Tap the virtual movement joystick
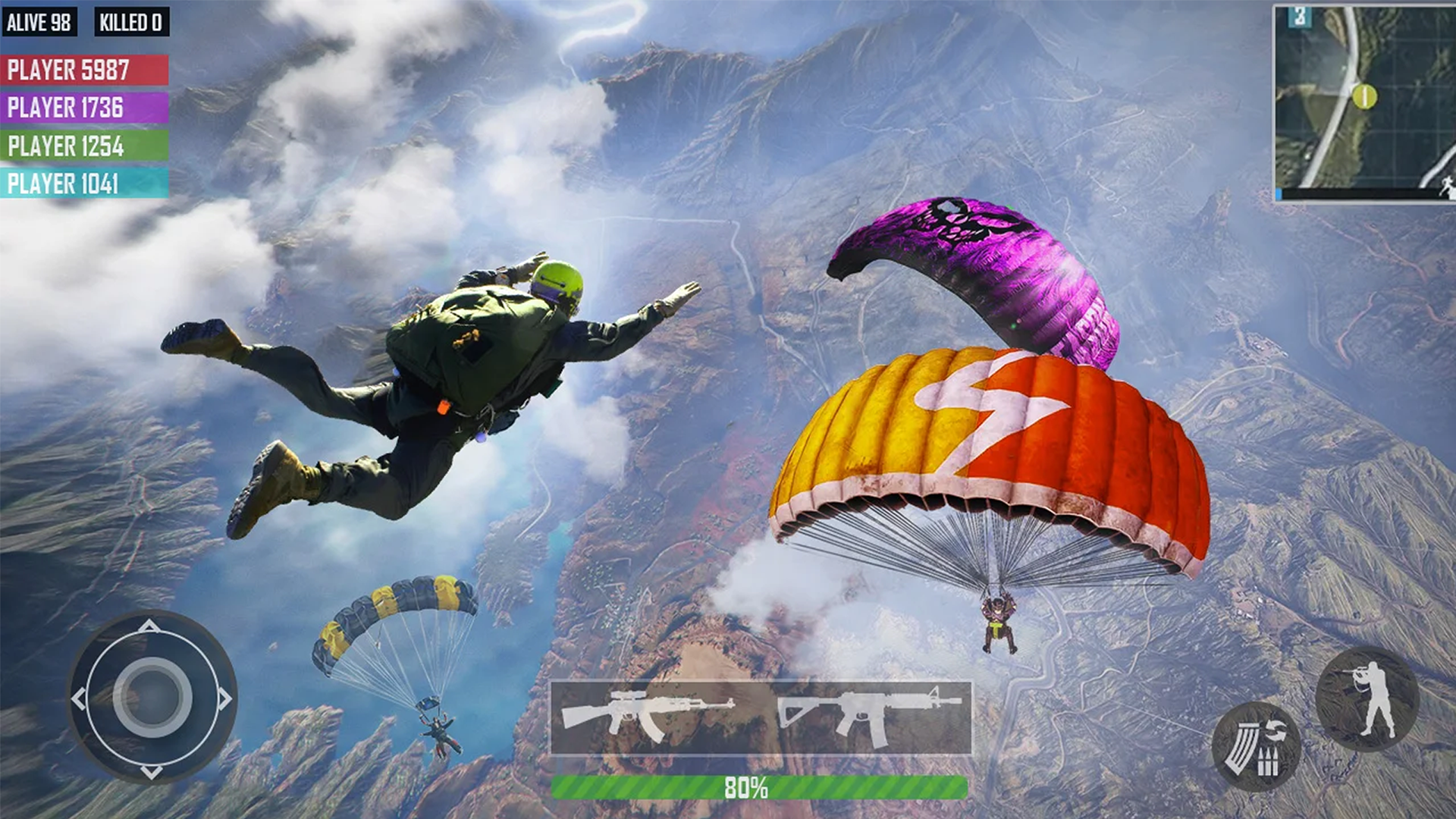 (152, 697)
